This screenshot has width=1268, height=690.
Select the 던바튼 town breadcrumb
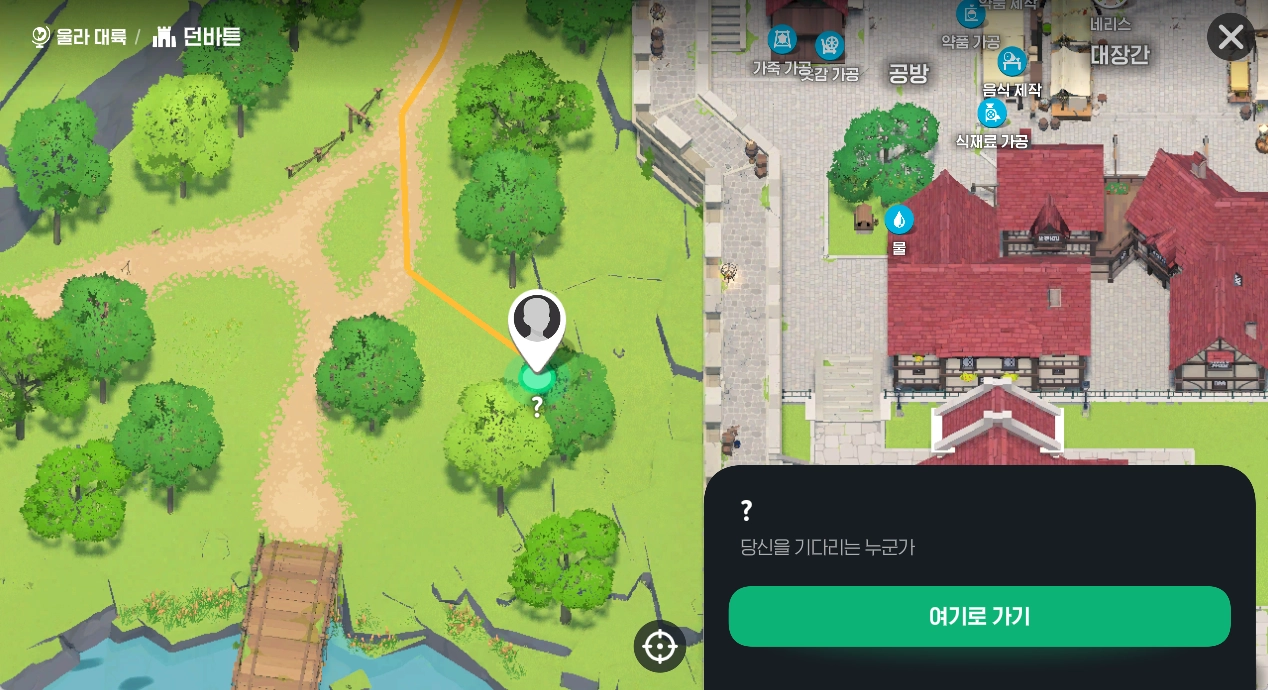198,38
